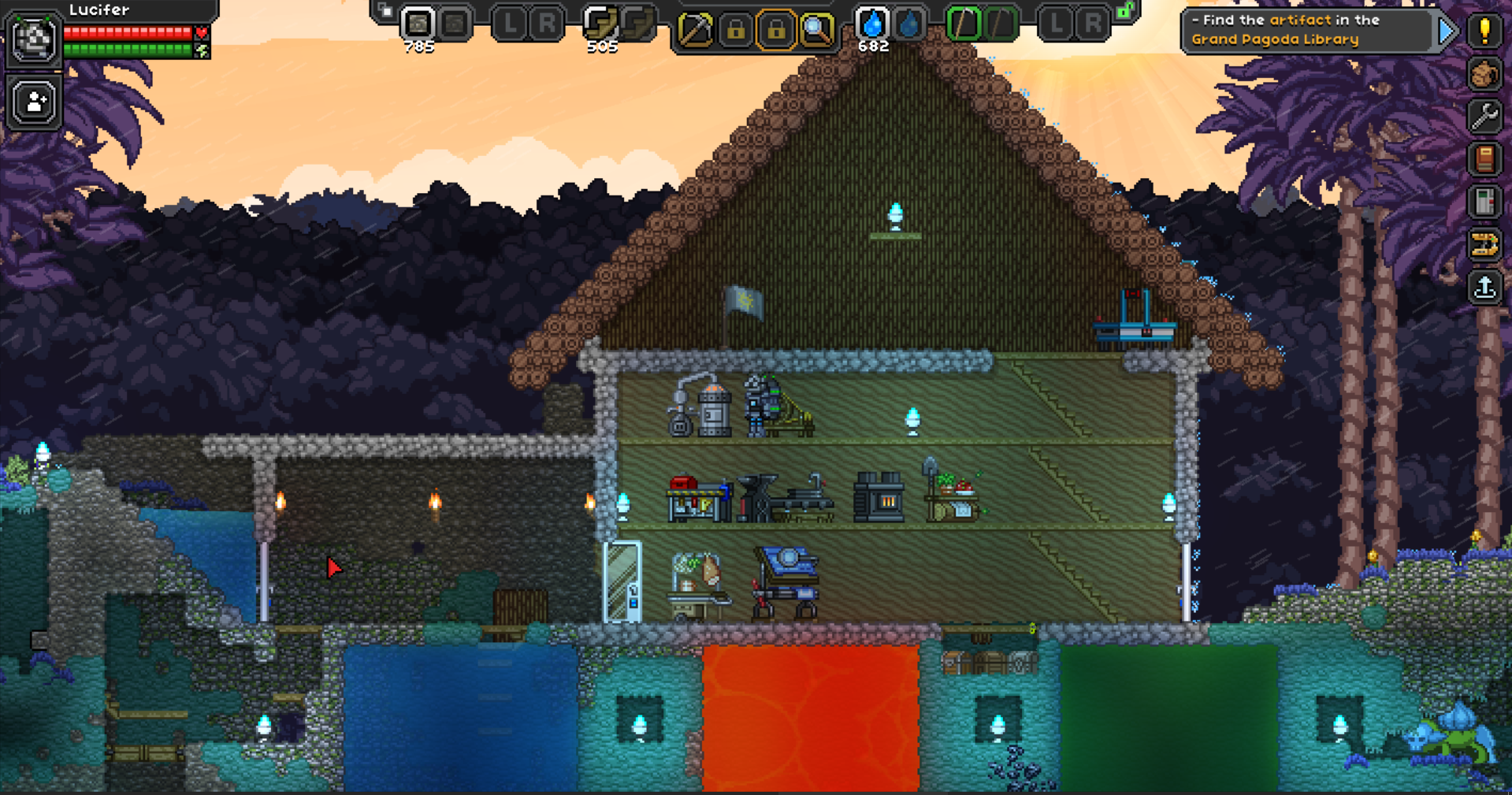This screenshot has width=1512, height=795.
Task: Select the orange-highlighted locked tool slot
Action: pyautogui.click(x=776, y=31)
